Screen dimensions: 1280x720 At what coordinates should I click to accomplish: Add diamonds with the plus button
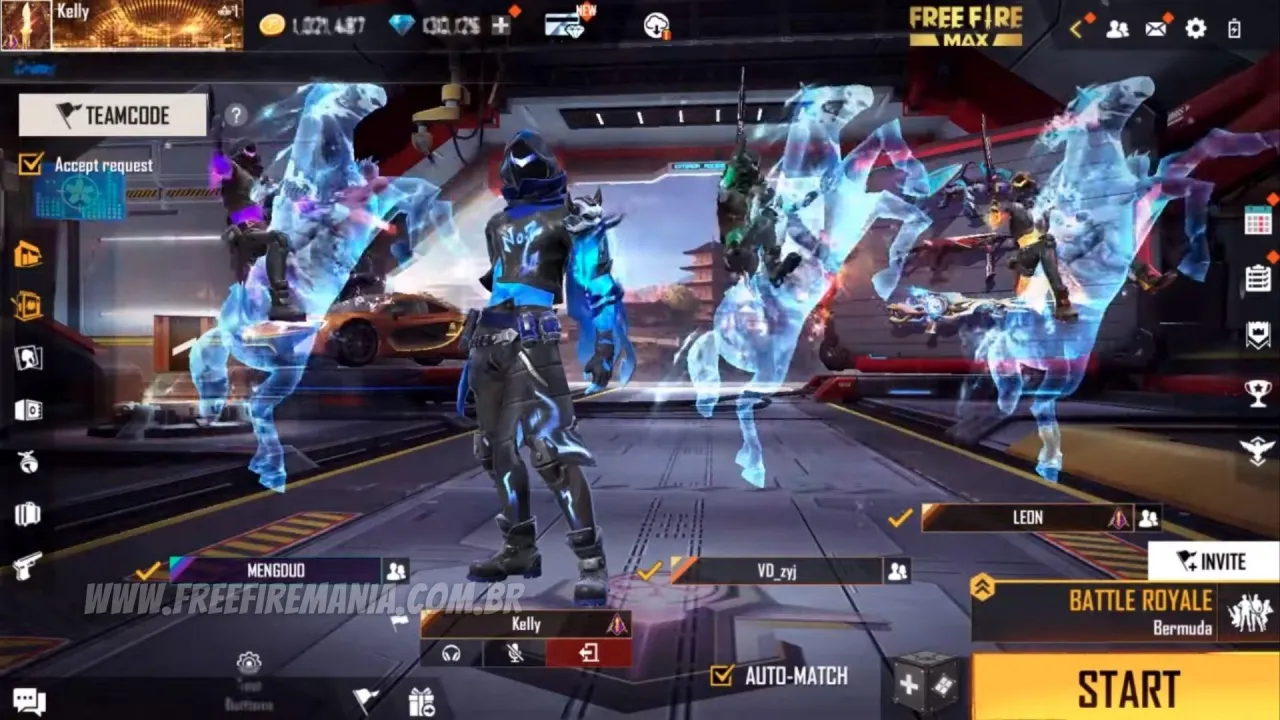pyautogui.click(x=501, y=26)
